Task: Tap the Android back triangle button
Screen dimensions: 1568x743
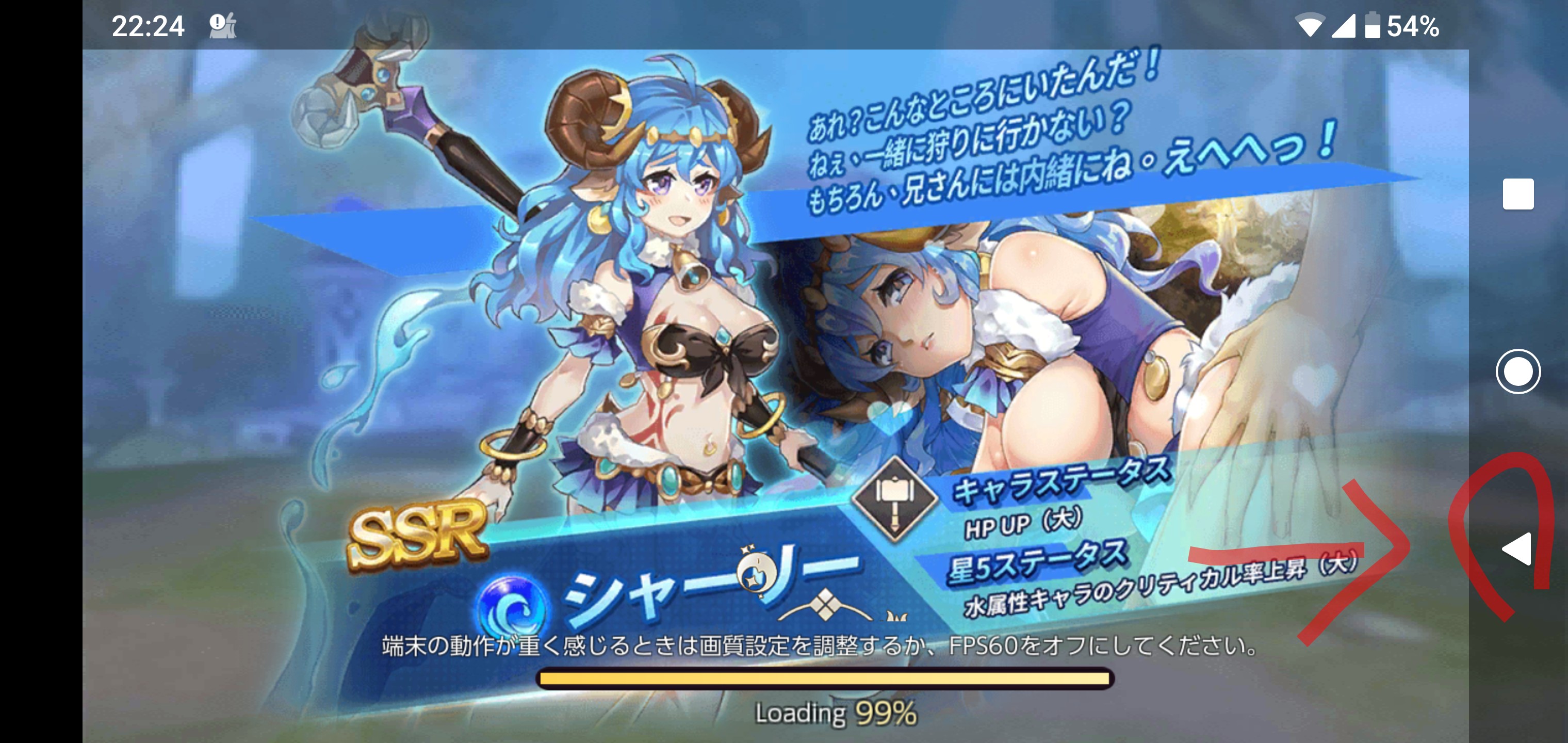Action: [1517, 548]
